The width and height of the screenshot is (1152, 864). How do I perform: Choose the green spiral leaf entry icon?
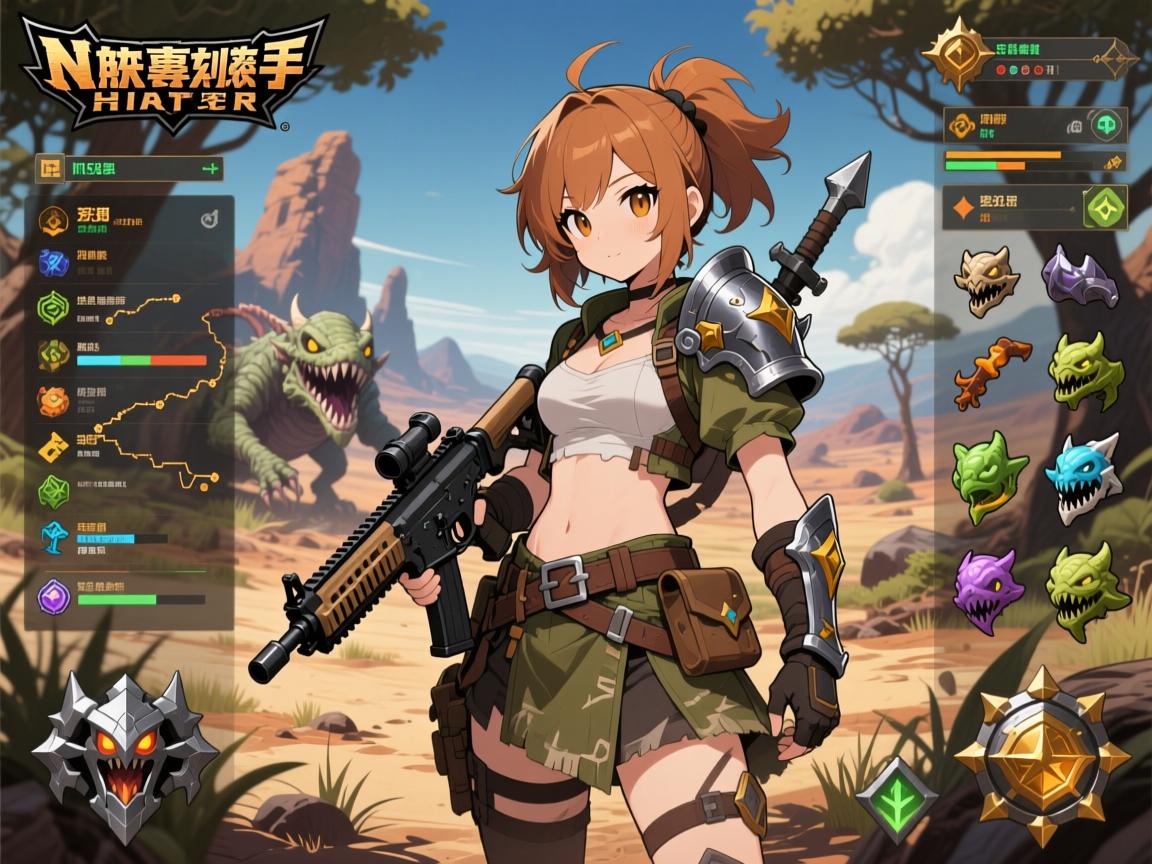[x=53, y=304]
